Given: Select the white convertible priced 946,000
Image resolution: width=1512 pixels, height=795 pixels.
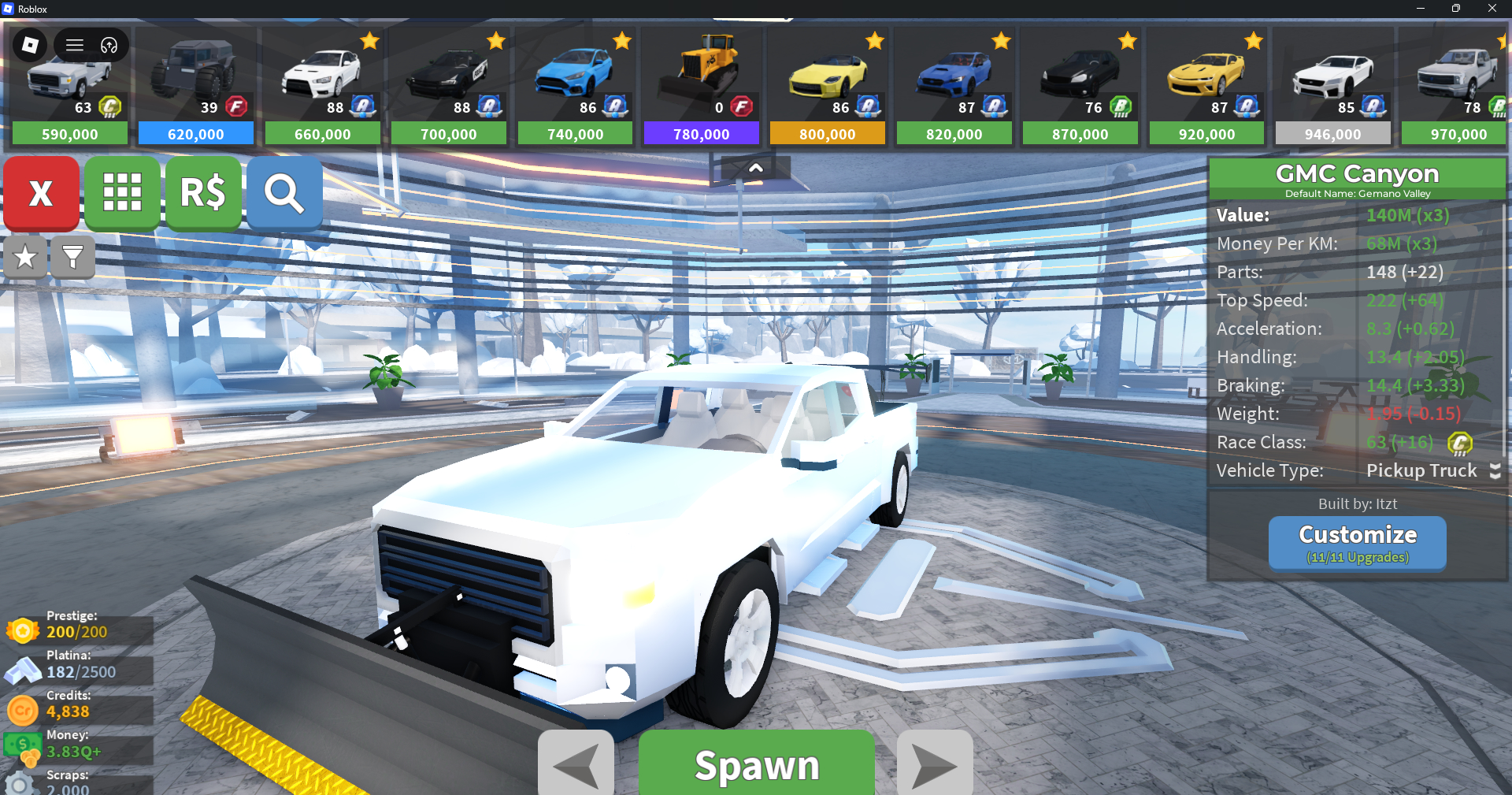Looking at the screenshot, I should pos(1332,87).
